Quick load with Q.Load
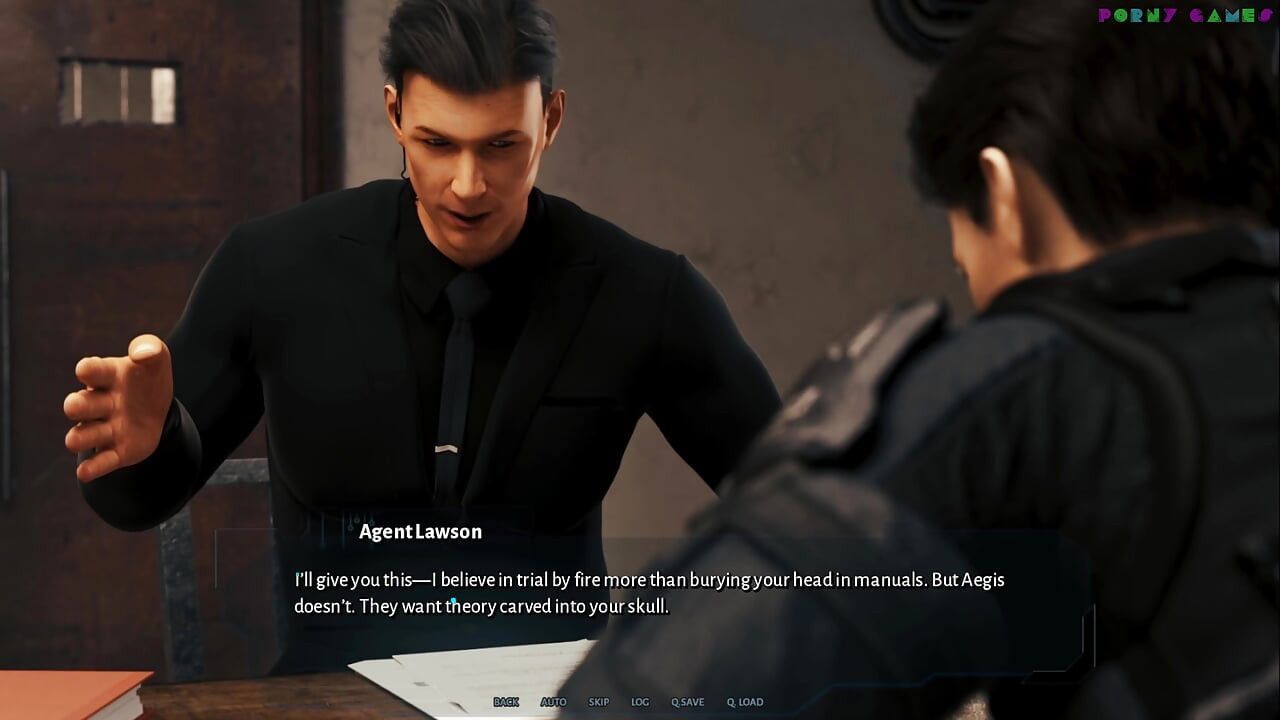 [744, 702]
